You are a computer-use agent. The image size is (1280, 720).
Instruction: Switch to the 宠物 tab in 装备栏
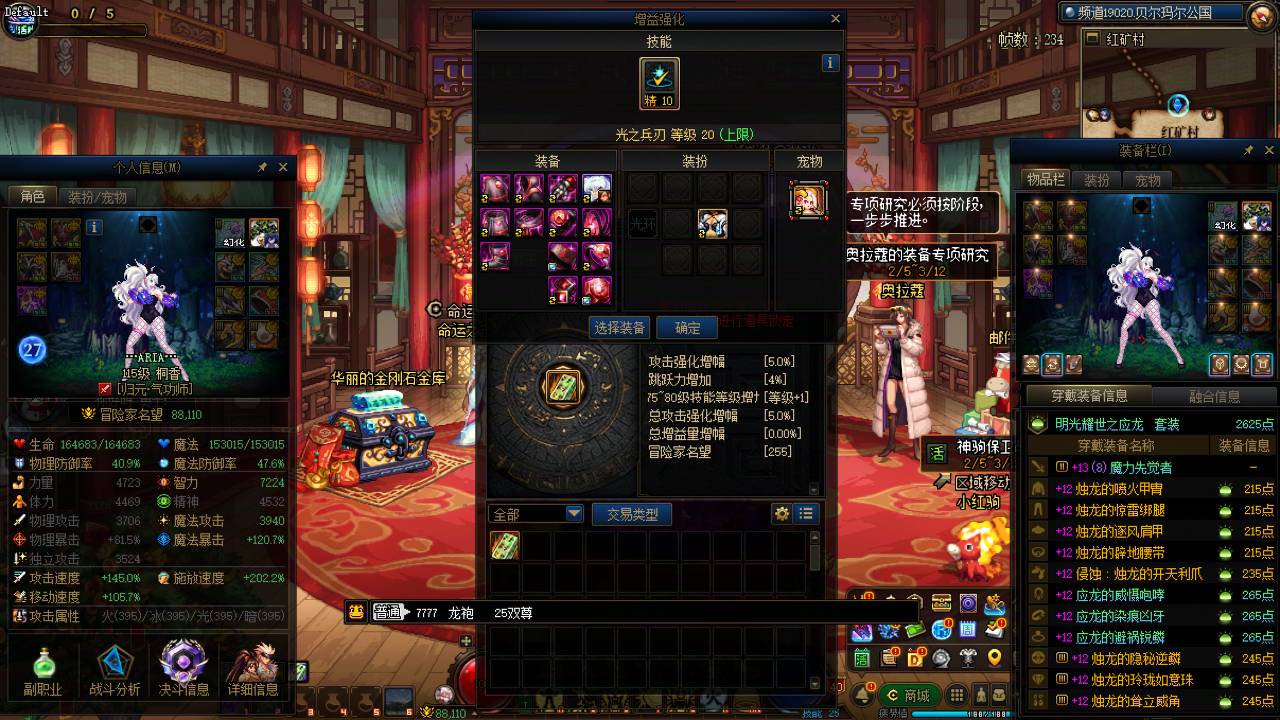pyautogui.click(x=1148, y=180)
